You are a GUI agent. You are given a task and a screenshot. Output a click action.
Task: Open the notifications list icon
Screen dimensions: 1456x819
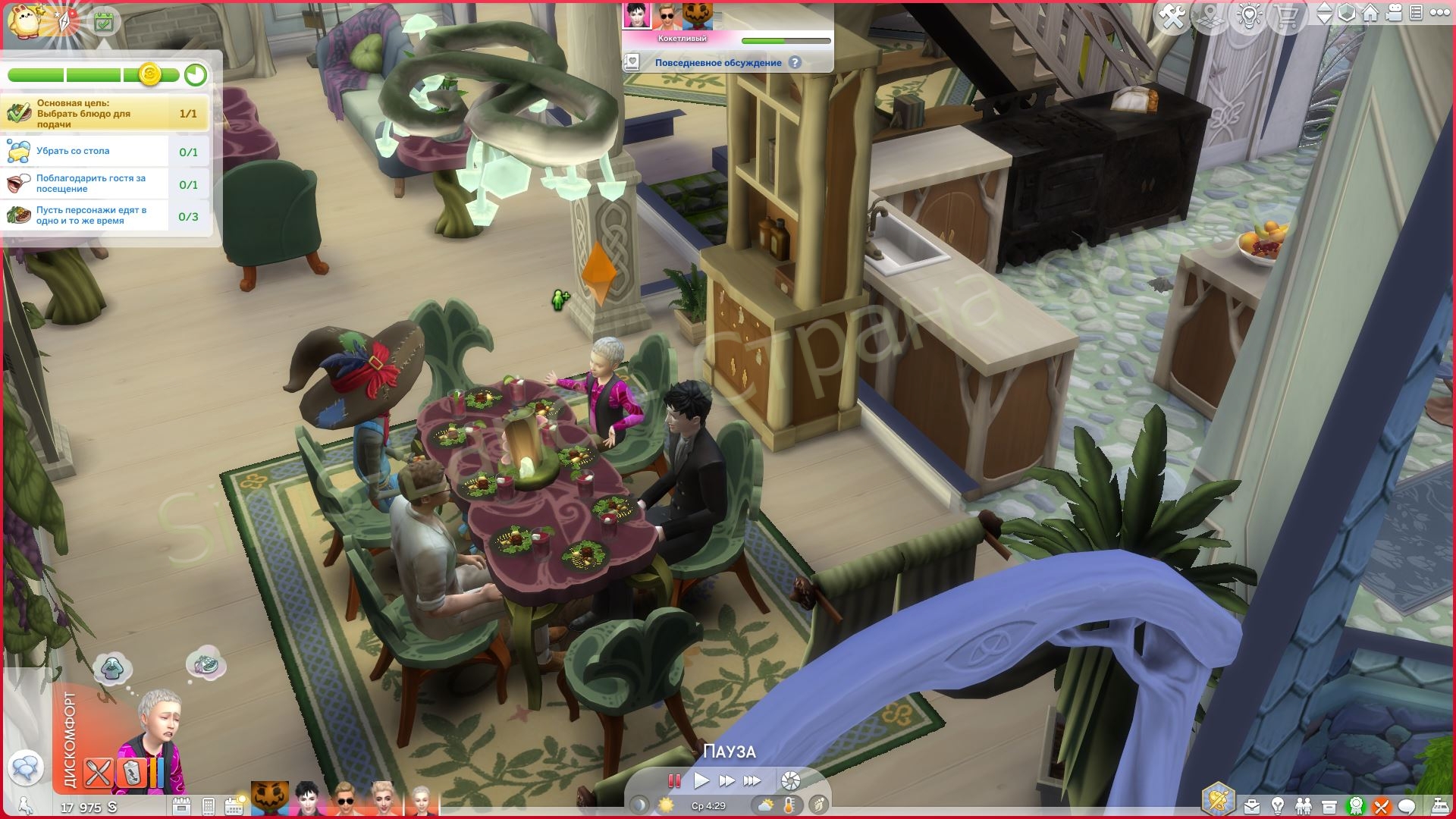click(1415, 13)
